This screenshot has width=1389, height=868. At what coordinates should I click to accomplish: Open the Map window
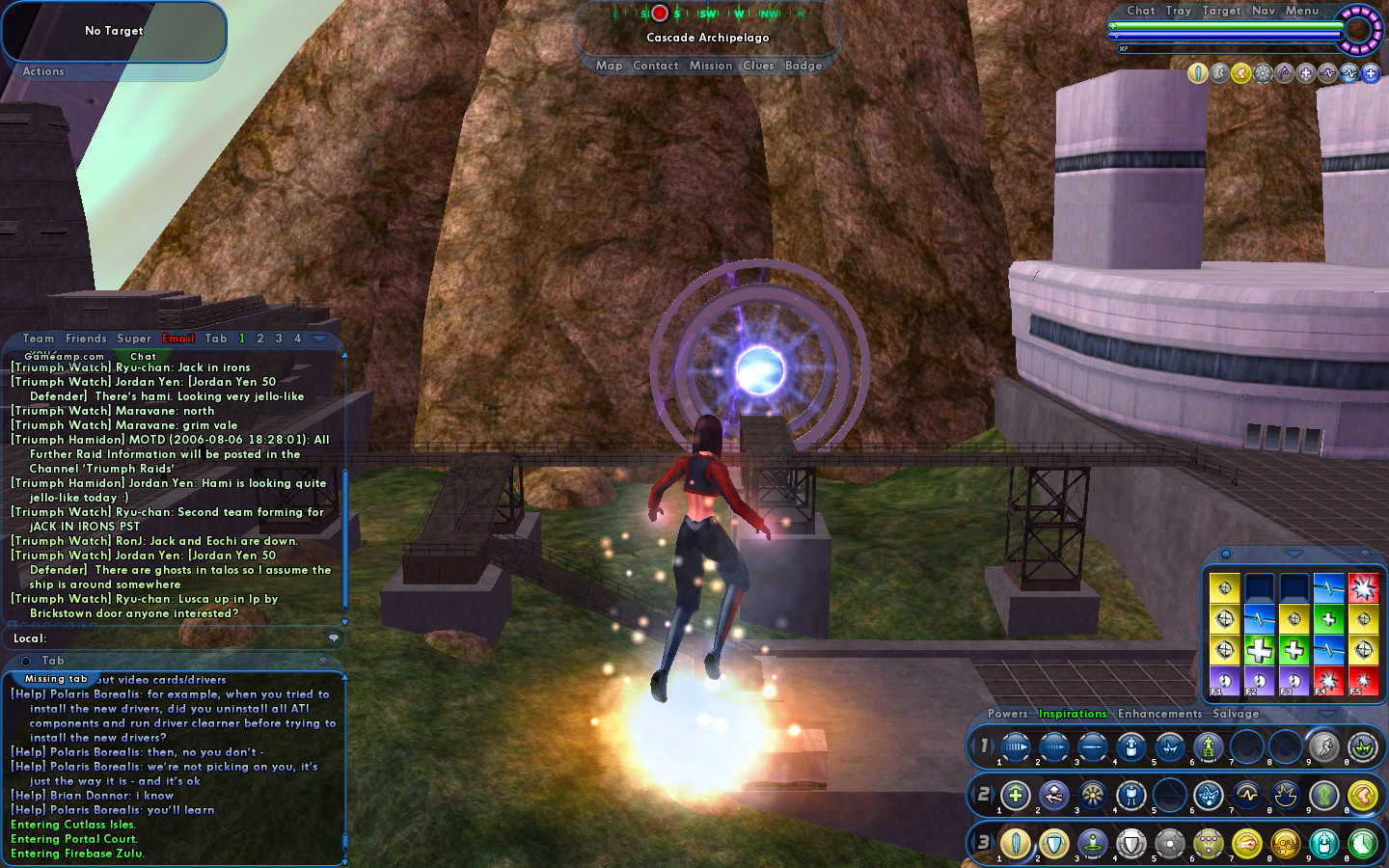[x=609, y=66]
